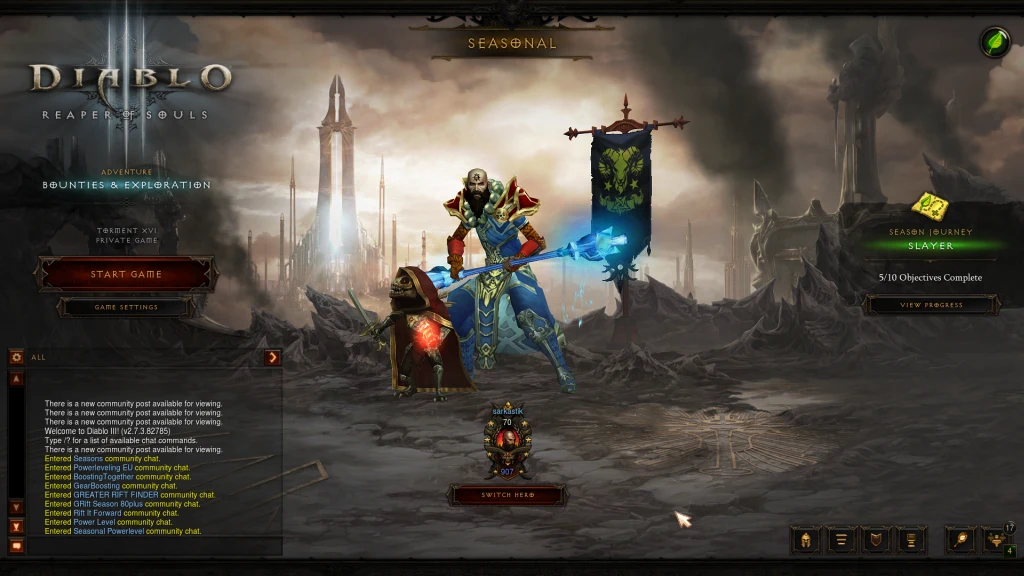Click the three-bars icon in the bottom bar
The height and width of the screenshot is (576, 1024).
(x=842, y=540)
